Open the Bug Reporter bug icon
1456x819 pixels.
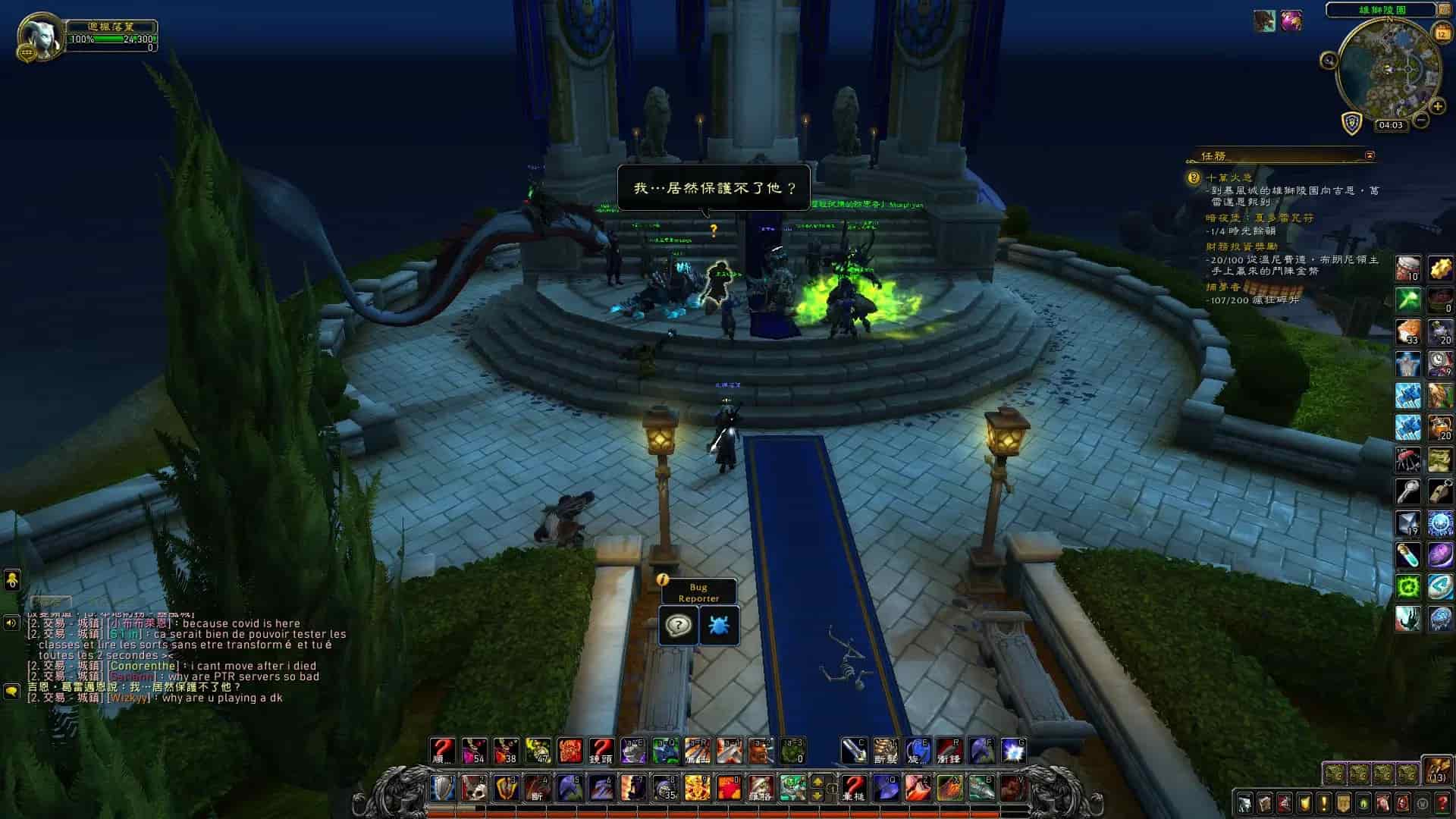point(718,626)
